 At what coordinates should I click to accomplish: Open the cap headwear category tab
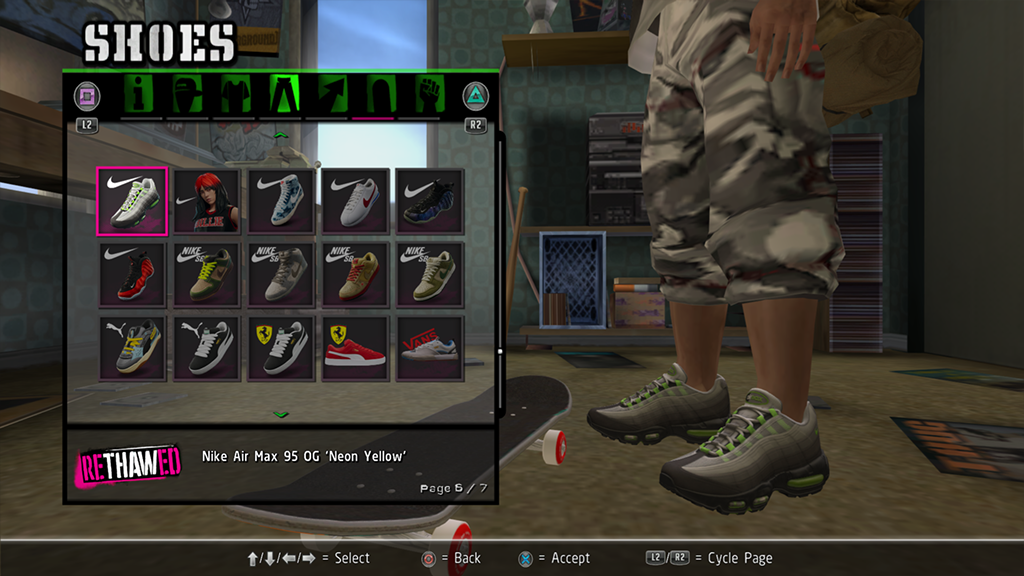click(188, 95)
